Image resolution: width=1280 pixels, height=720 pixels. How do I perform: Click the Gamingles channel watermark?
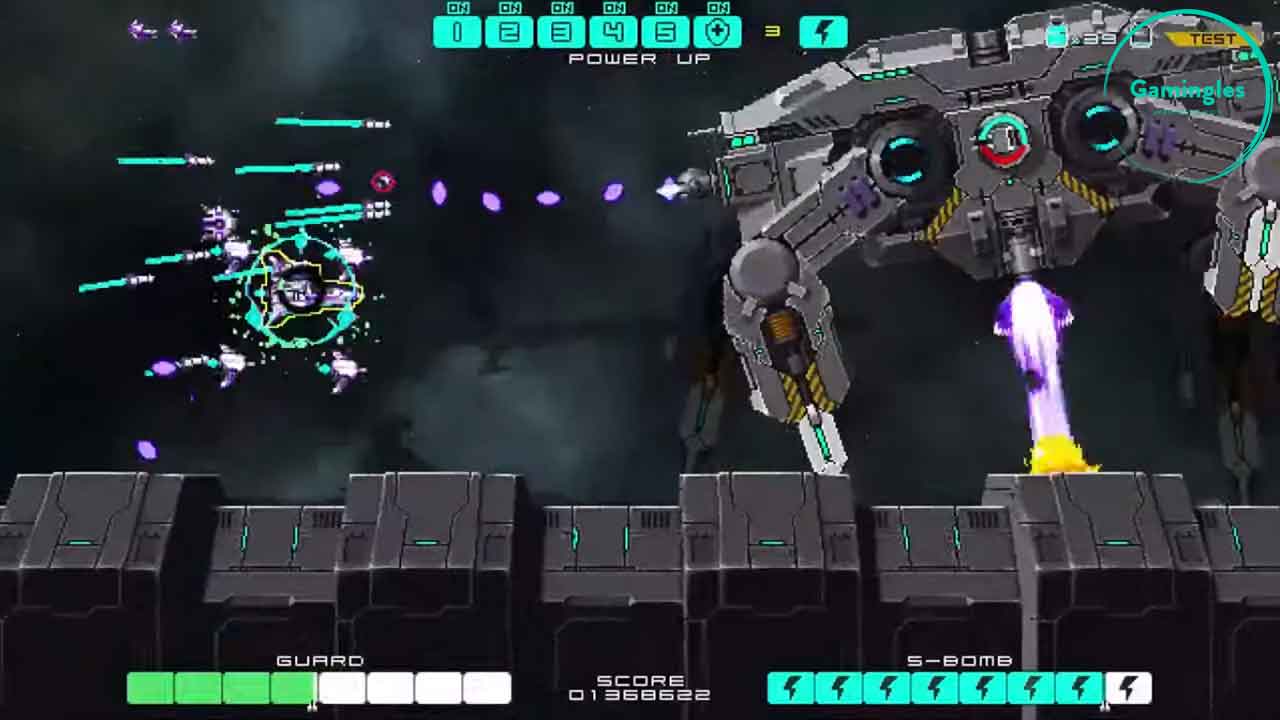tap(1188, 92)
